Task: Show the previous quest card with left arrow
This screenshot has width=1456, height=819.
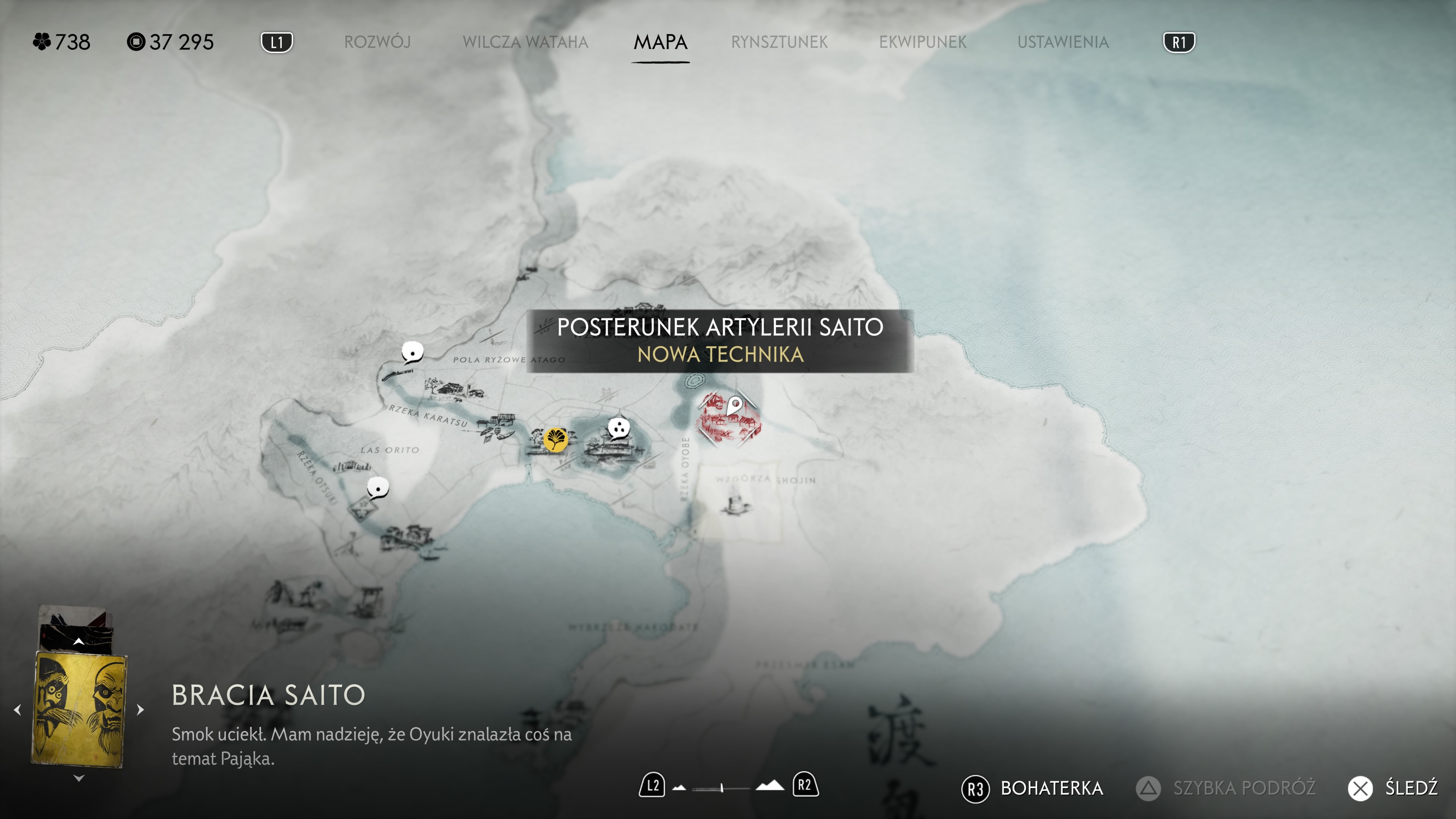Action: click(x=17, y=709)
